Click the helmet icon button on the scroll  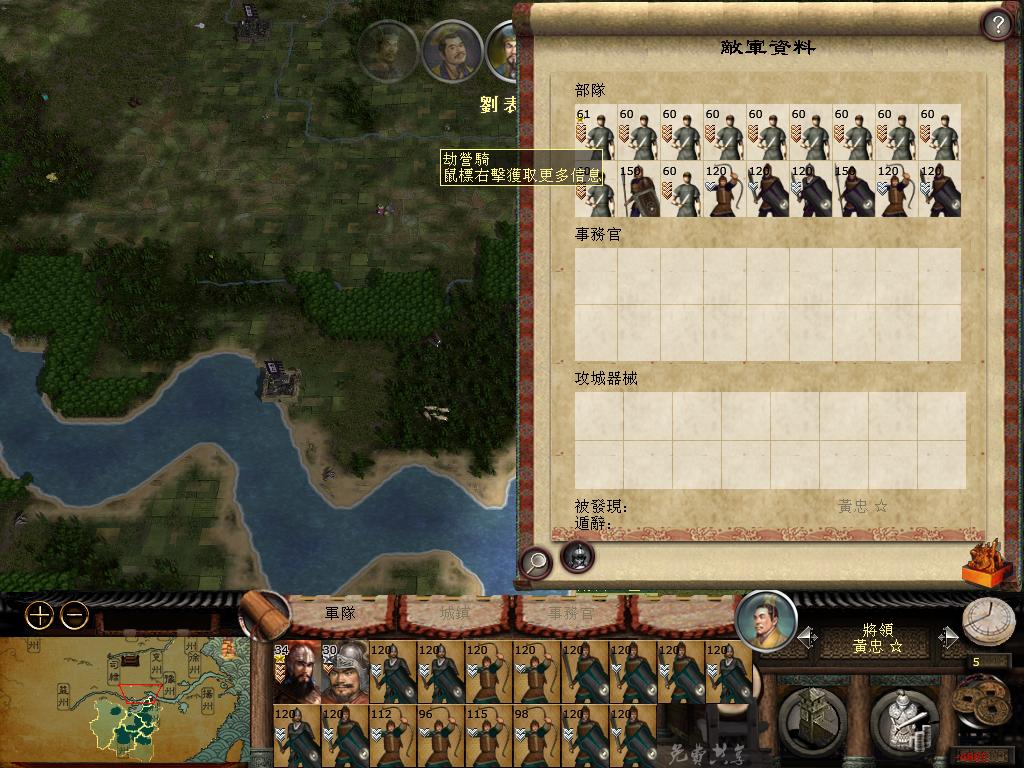pyautogui.click(x=577, y=557)
